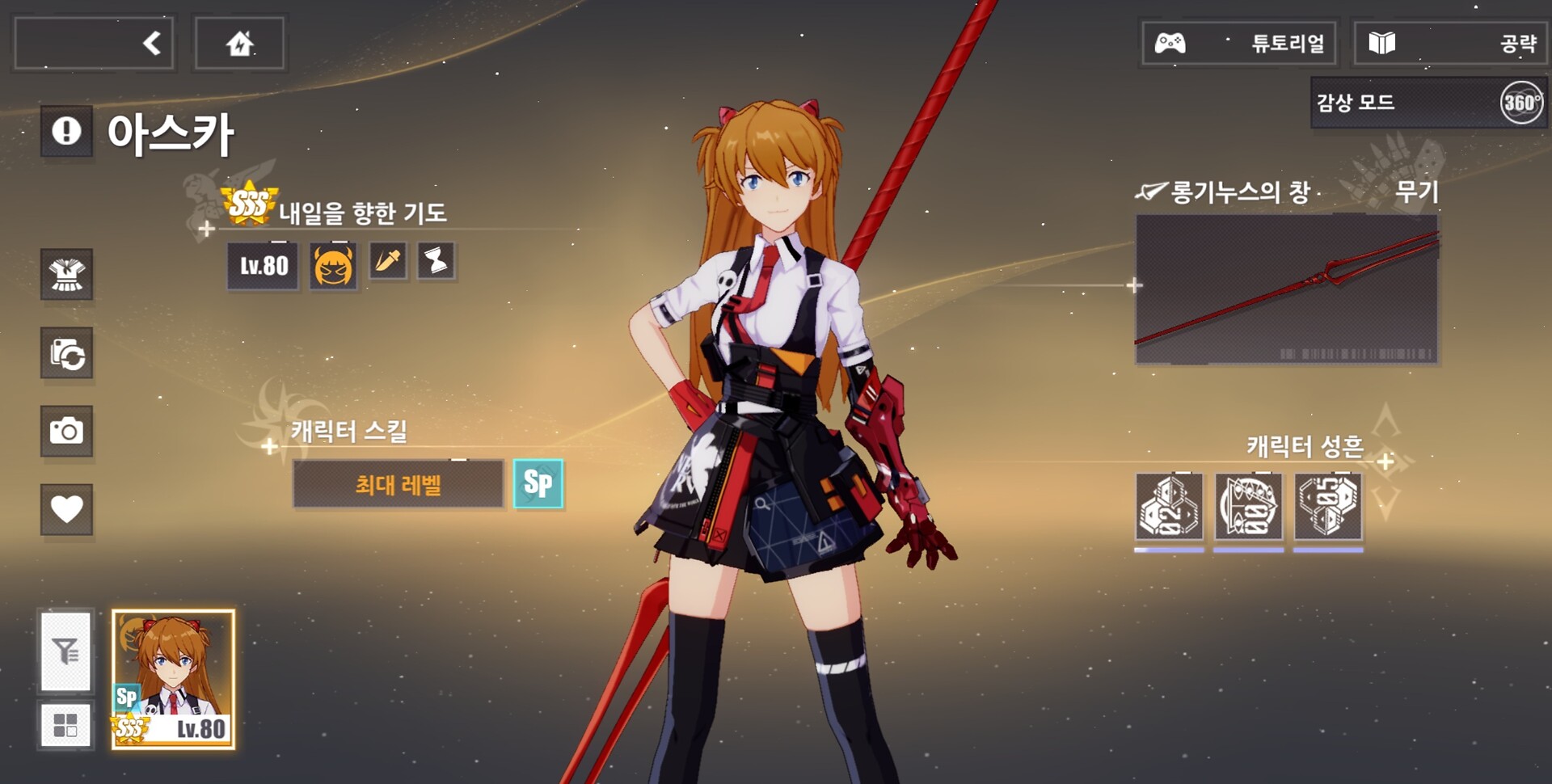Select the stigma slot marked 02

1169,507
